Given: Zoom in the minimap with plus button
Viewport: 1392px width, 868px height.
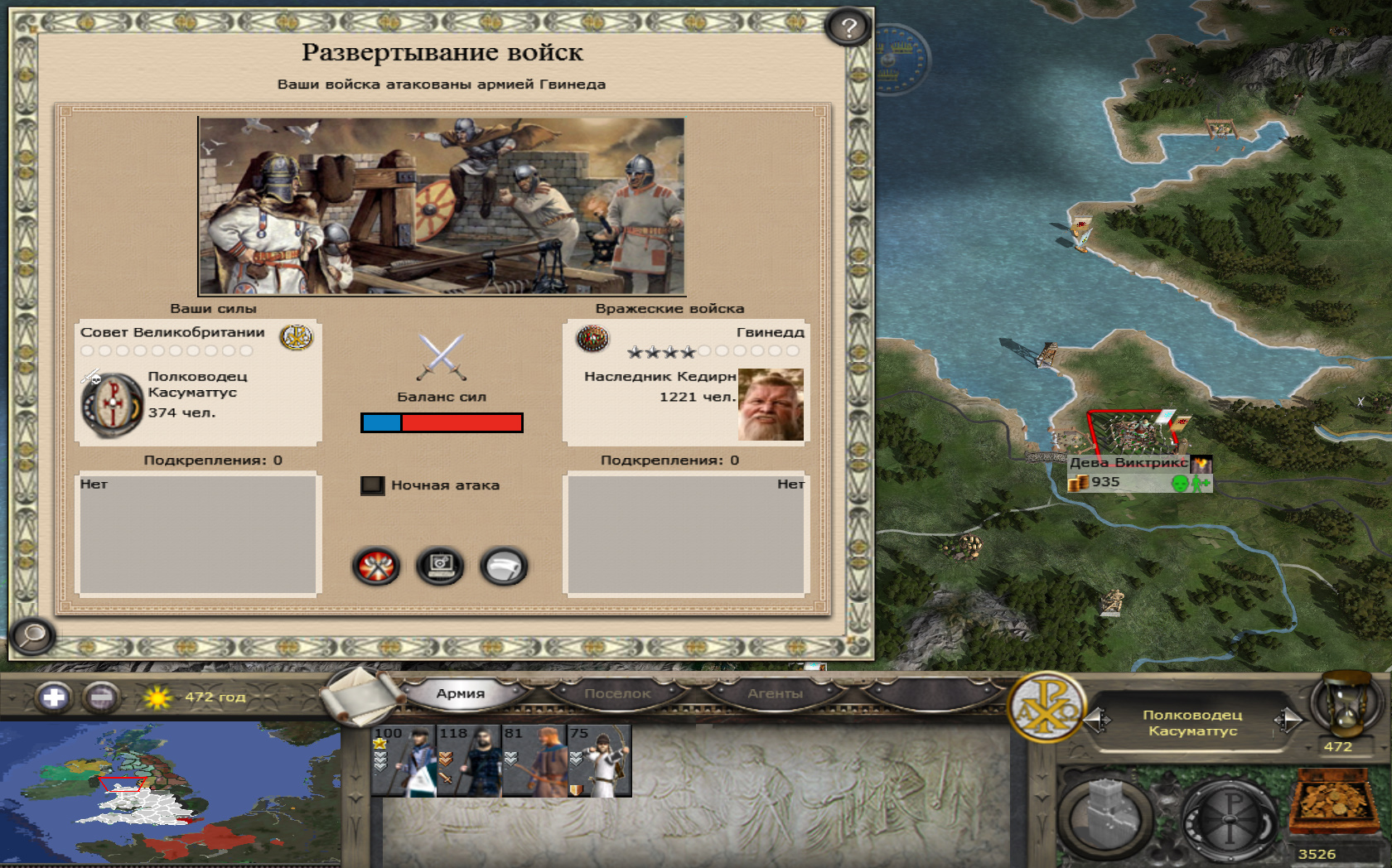Looking at the screenshot, I should tap(54, 697).
